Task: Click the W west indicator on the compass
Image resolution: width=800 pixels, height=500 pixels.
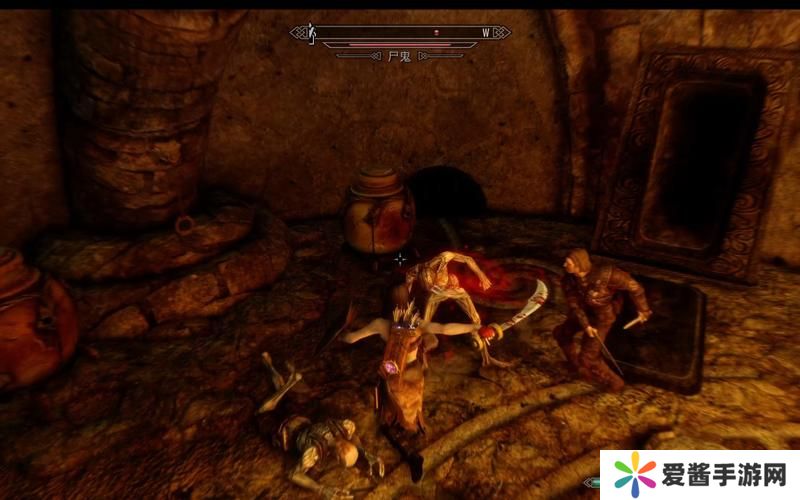Action: 486,33
